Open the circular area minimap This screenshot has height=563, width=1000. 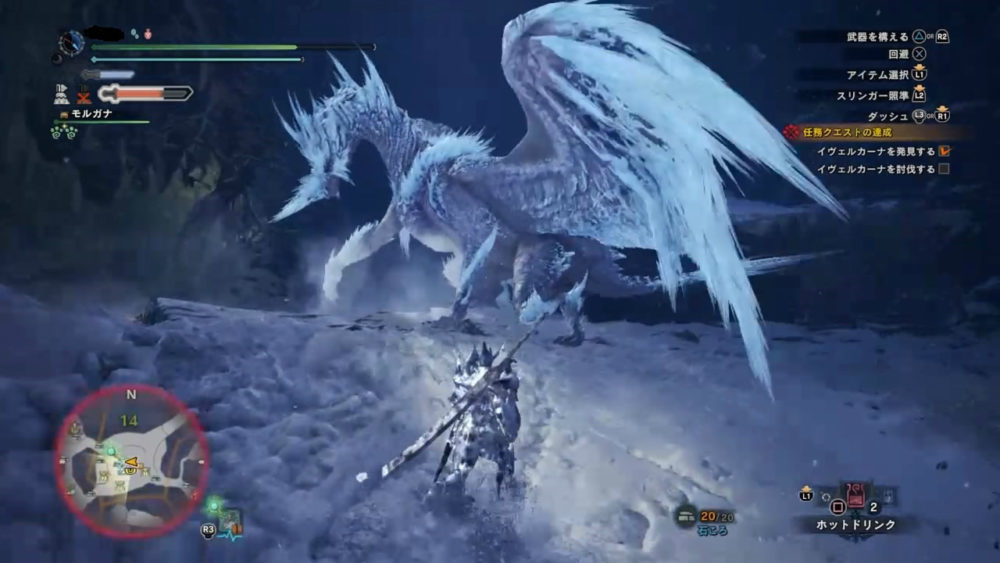(x=131, y=459)
